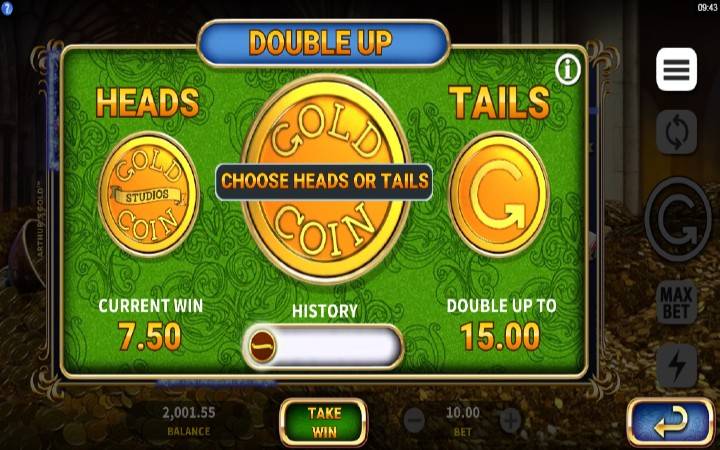Decrease the bet with minus button
The image size is (720, 450).
coord(414,420)
